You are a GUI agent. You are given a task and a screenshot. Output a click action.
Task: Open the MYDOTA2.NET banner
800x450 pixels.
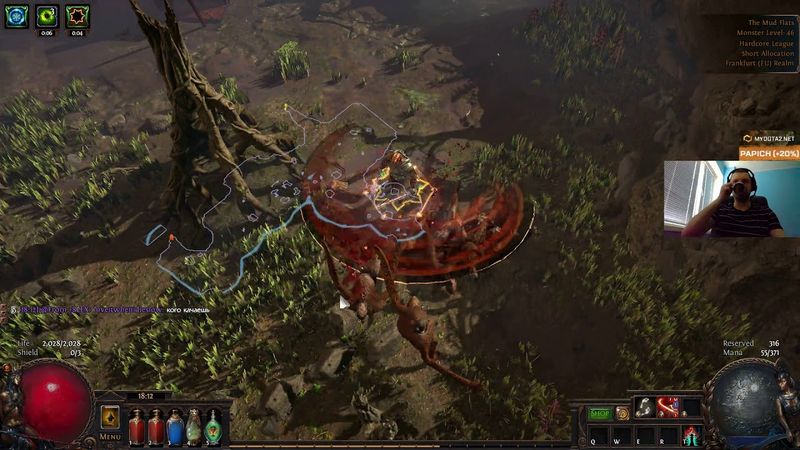pos(768,138)
